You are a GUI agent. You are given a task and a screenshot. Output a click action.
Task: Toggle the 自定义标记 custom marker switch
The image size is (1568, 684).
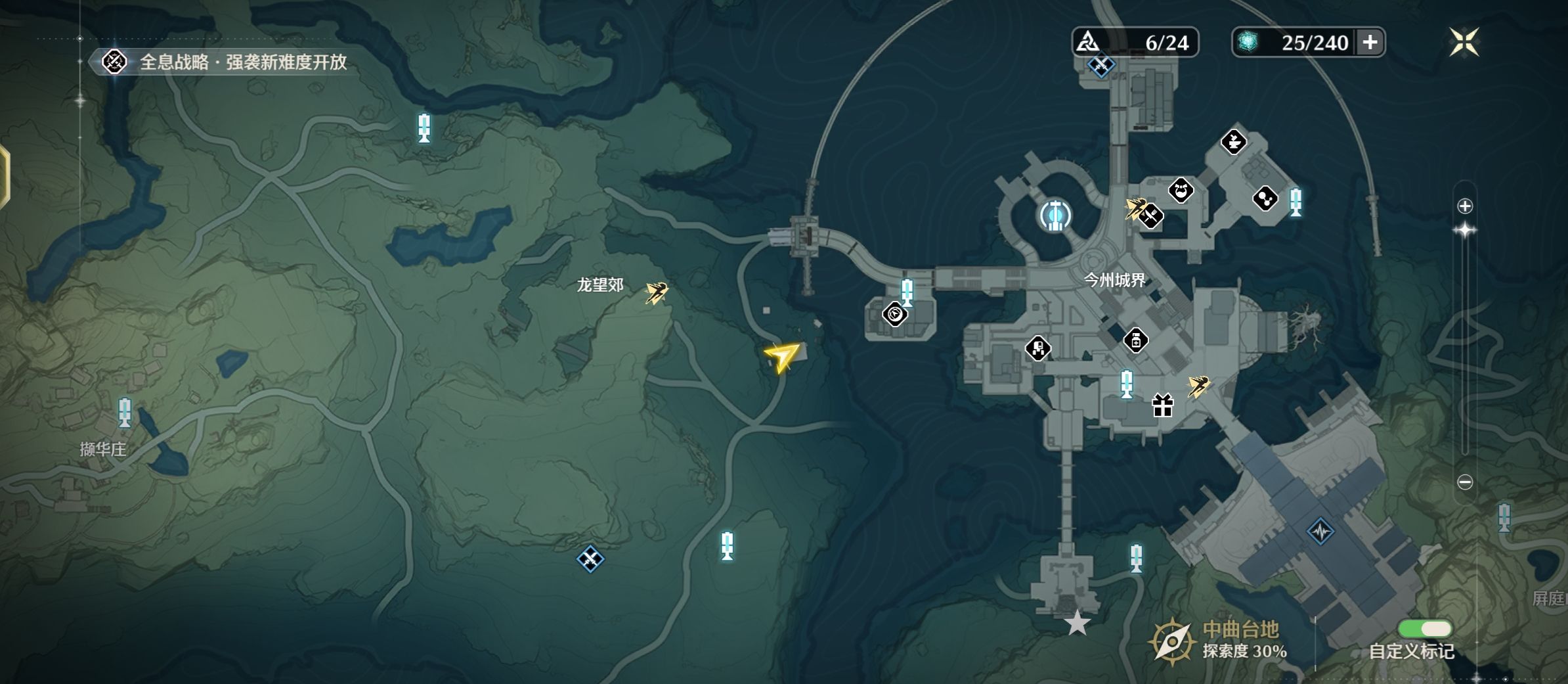[x=1424, y=629]
